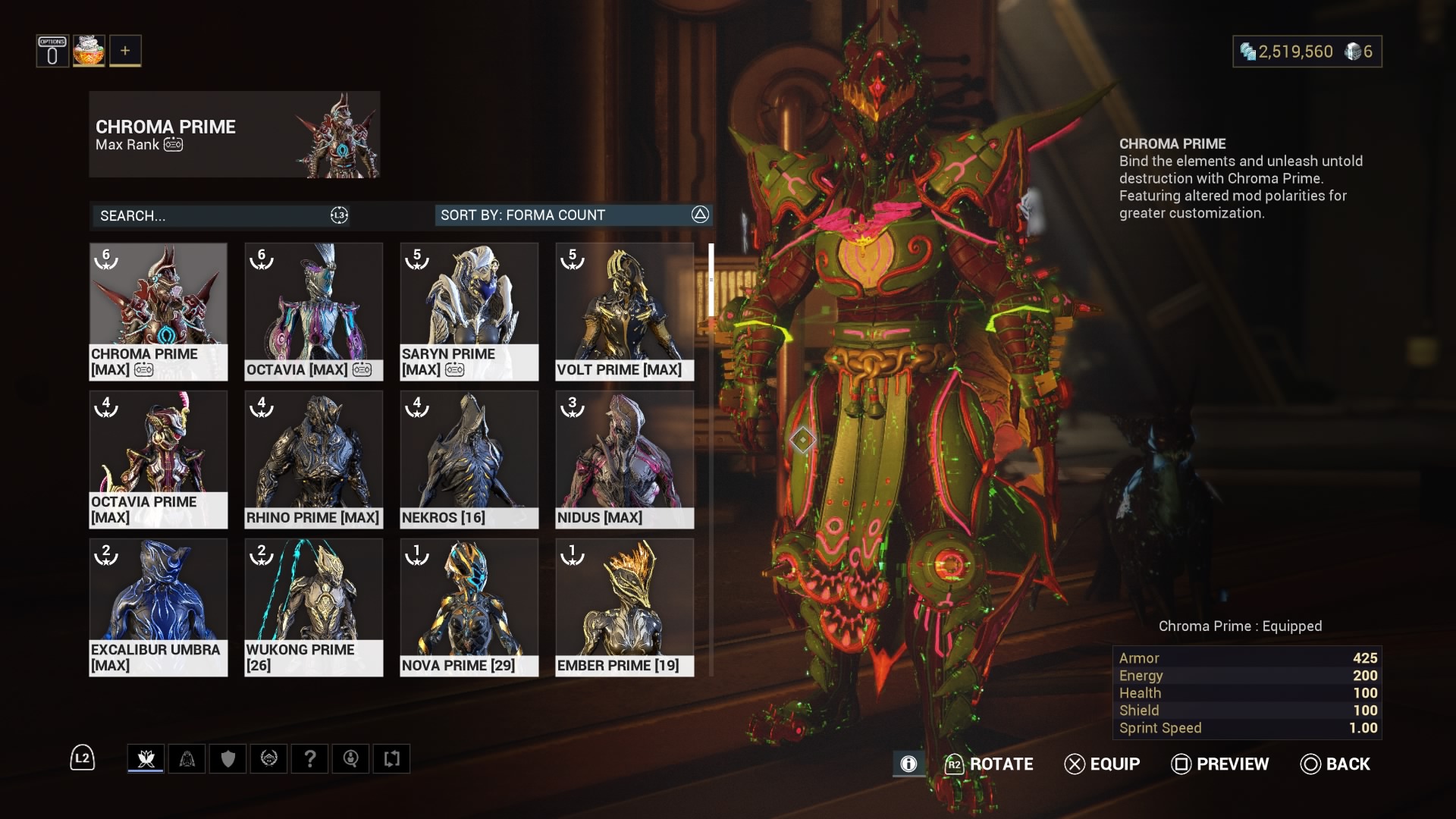Open the player profile lookup icon
Image resolution: width=1456 pixels, height=819 pixels.
click(351, 758)
